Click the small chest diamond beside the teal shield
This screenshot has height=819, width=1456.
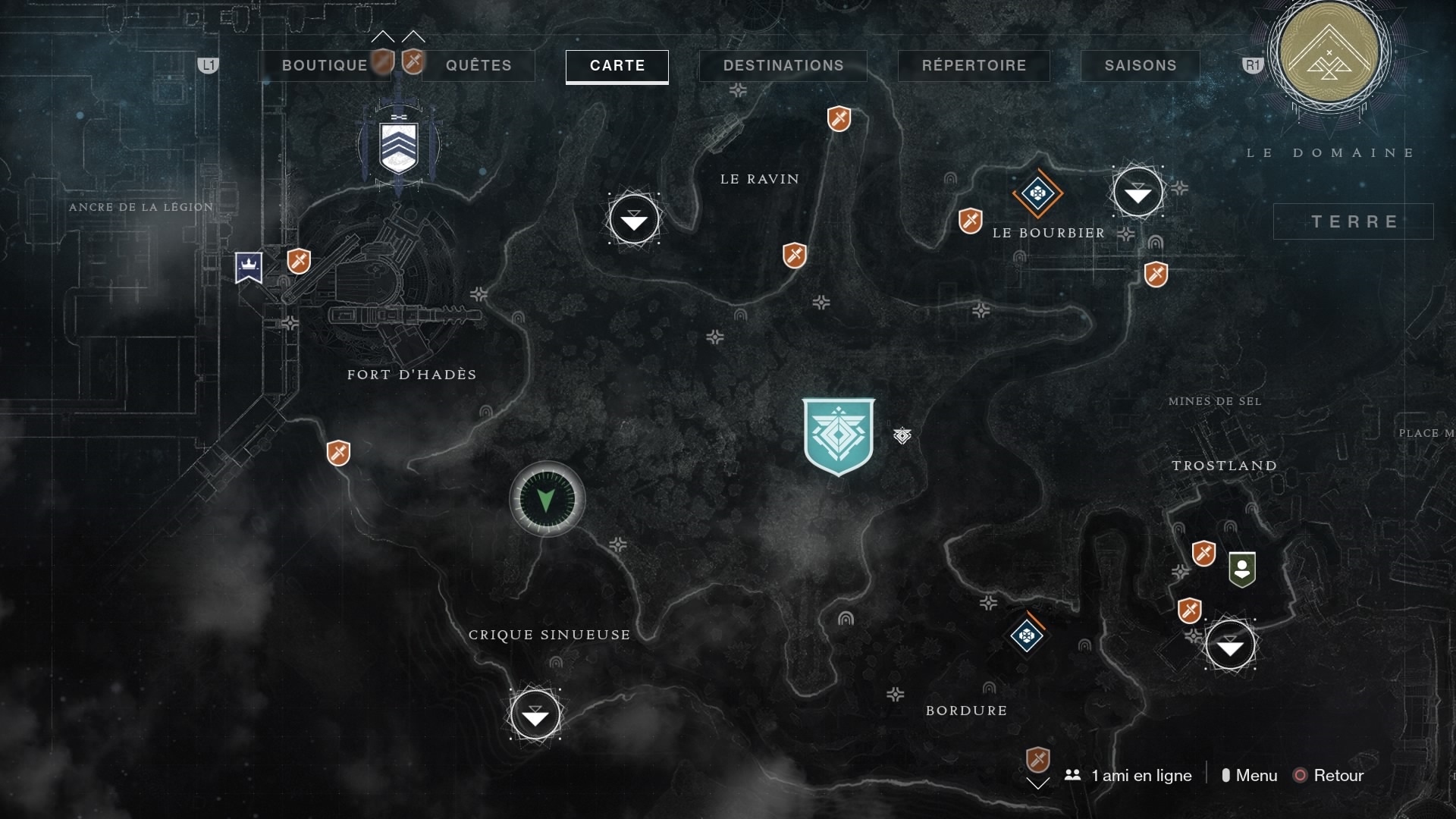902,437
